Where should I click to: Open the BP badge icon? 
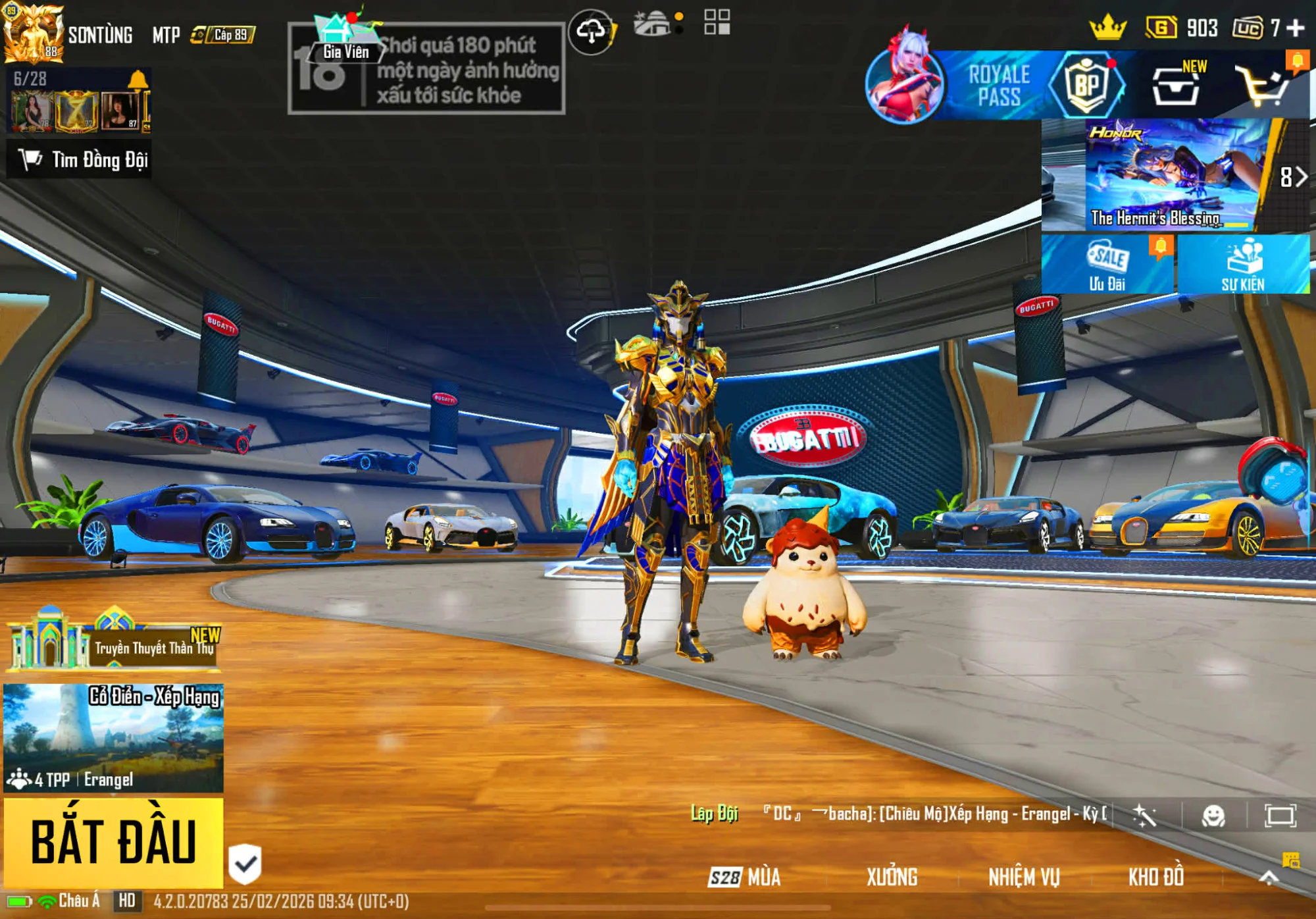(x=1086, y=86)
